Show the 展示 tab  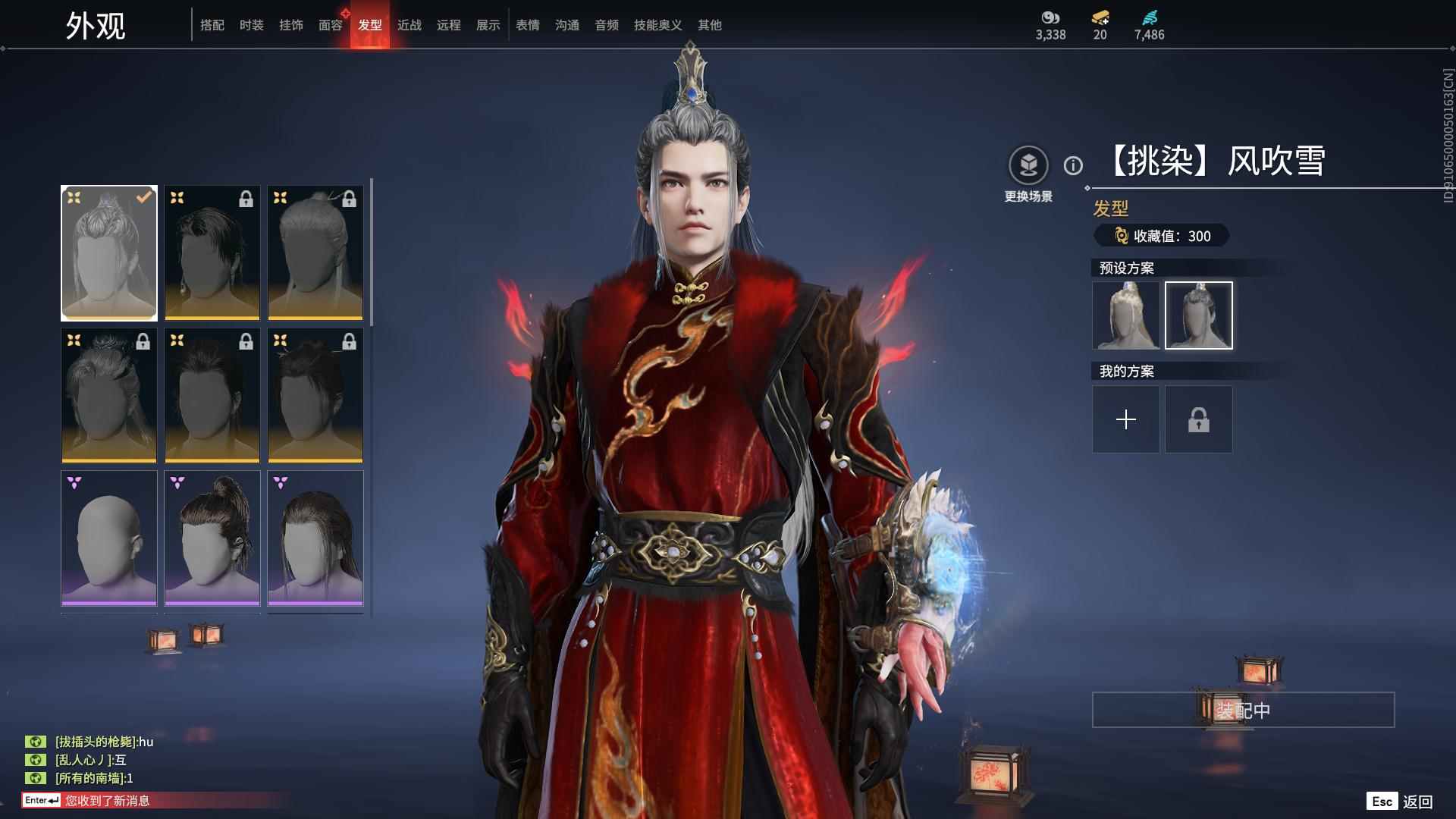[488, 25]
